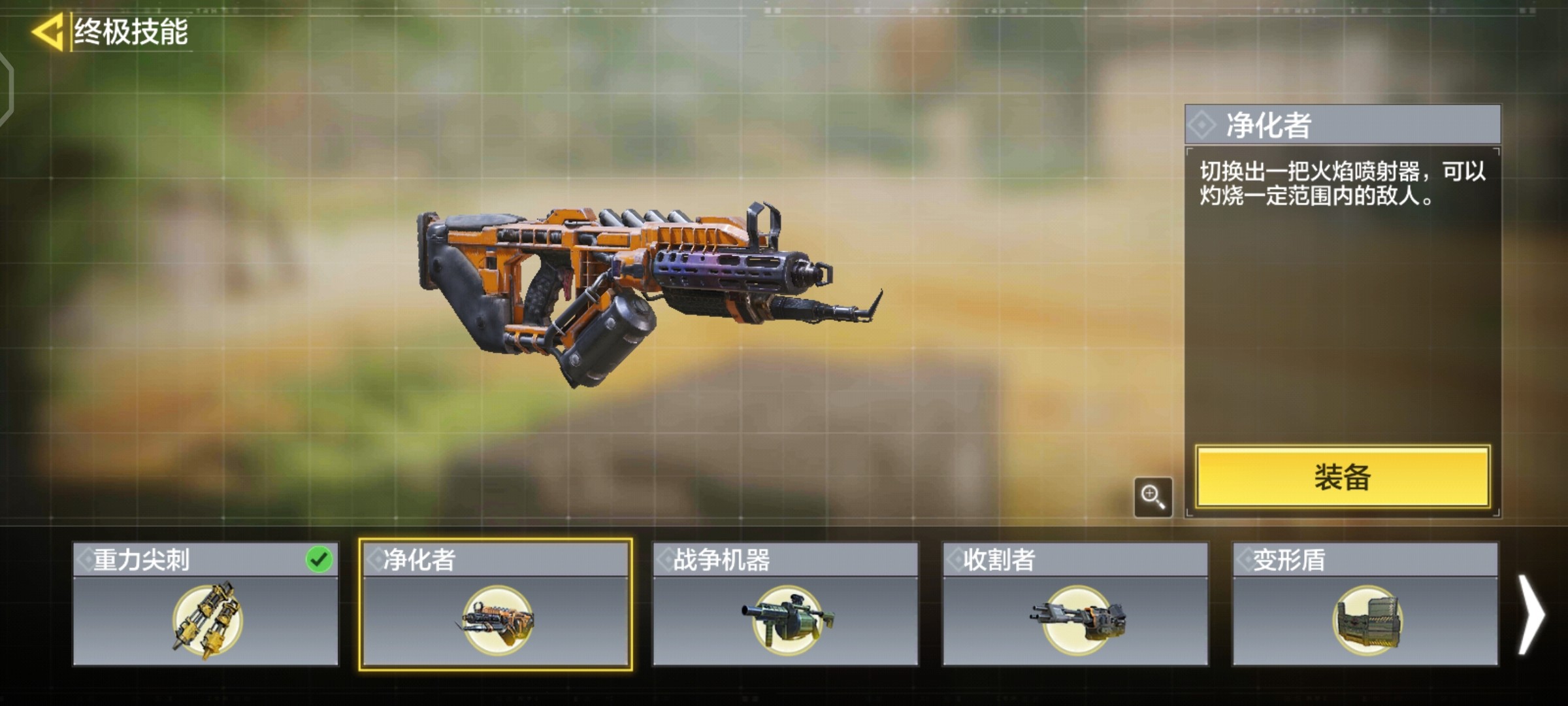Select the 重力尖刺 skill card
Screen dimensions: 1568x706
[205, 604]
